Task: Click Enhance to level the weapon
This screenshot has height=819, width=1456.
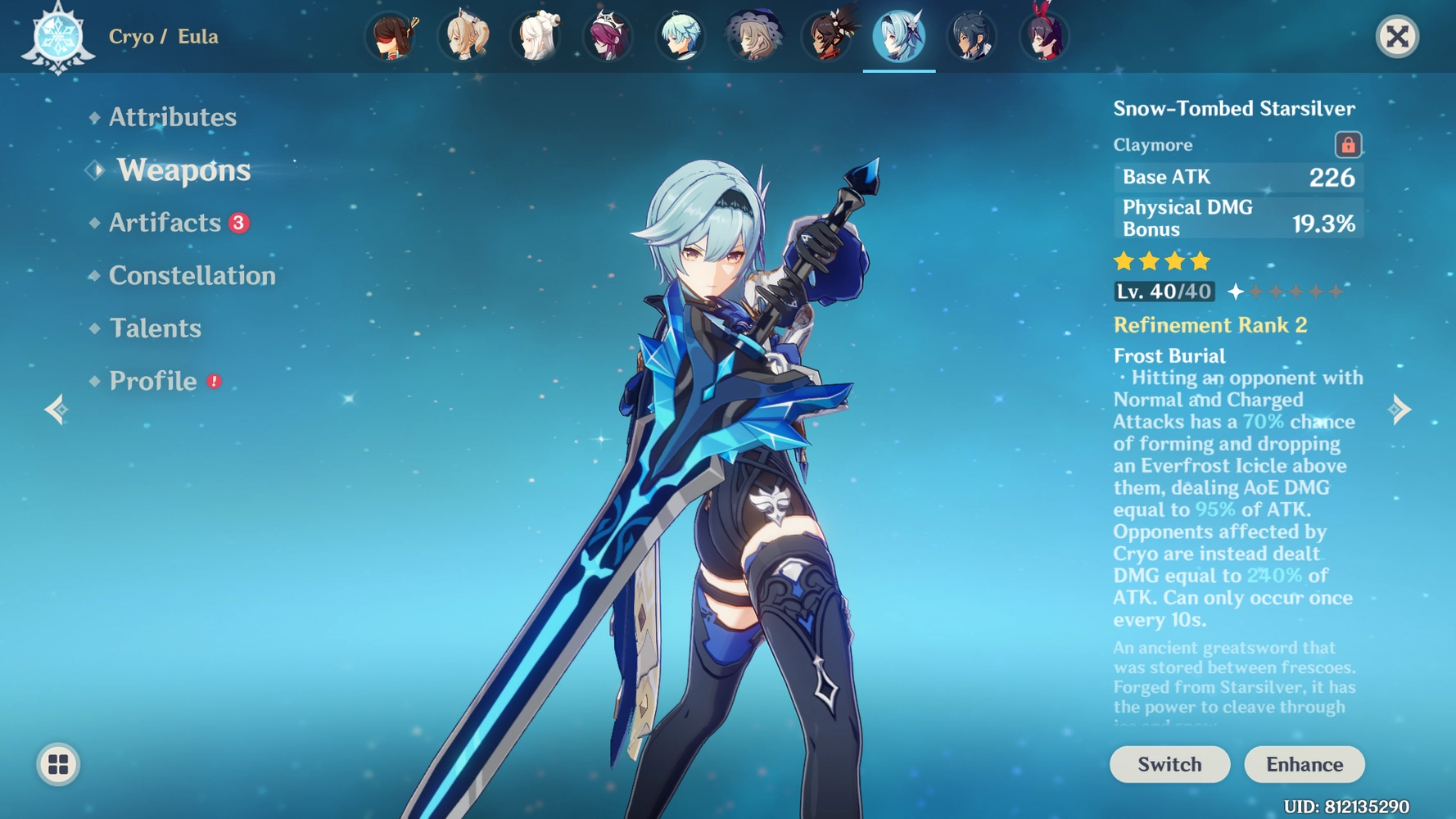Action: click(x=1304, y=764)
